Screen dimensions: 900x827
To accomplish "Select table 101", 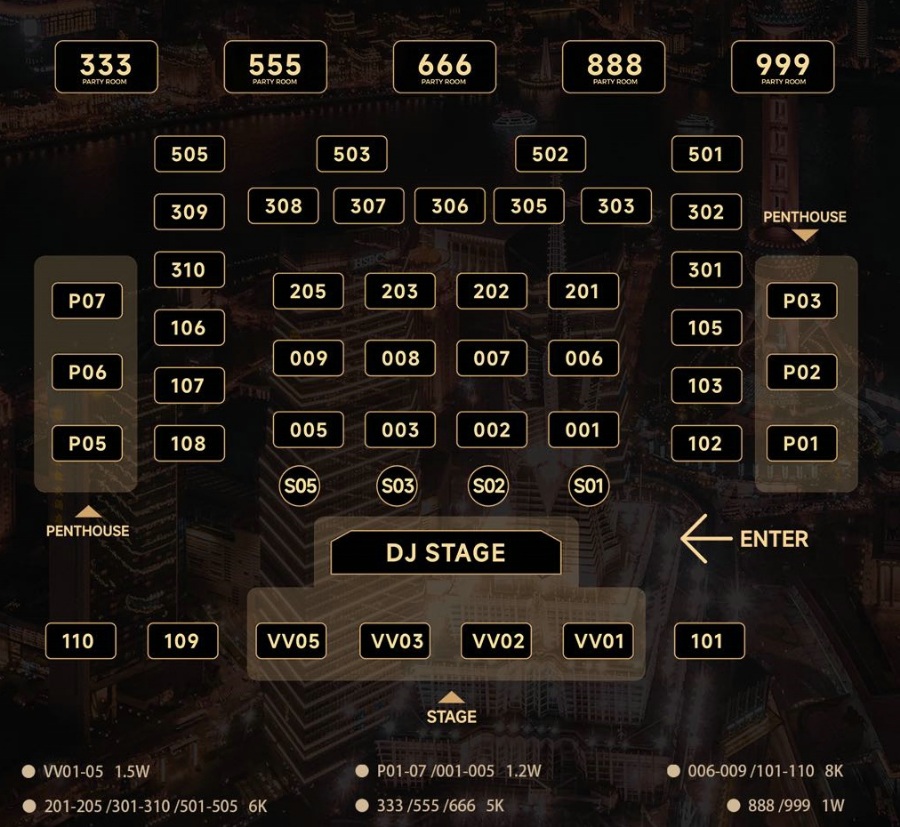I will point(709,641).
